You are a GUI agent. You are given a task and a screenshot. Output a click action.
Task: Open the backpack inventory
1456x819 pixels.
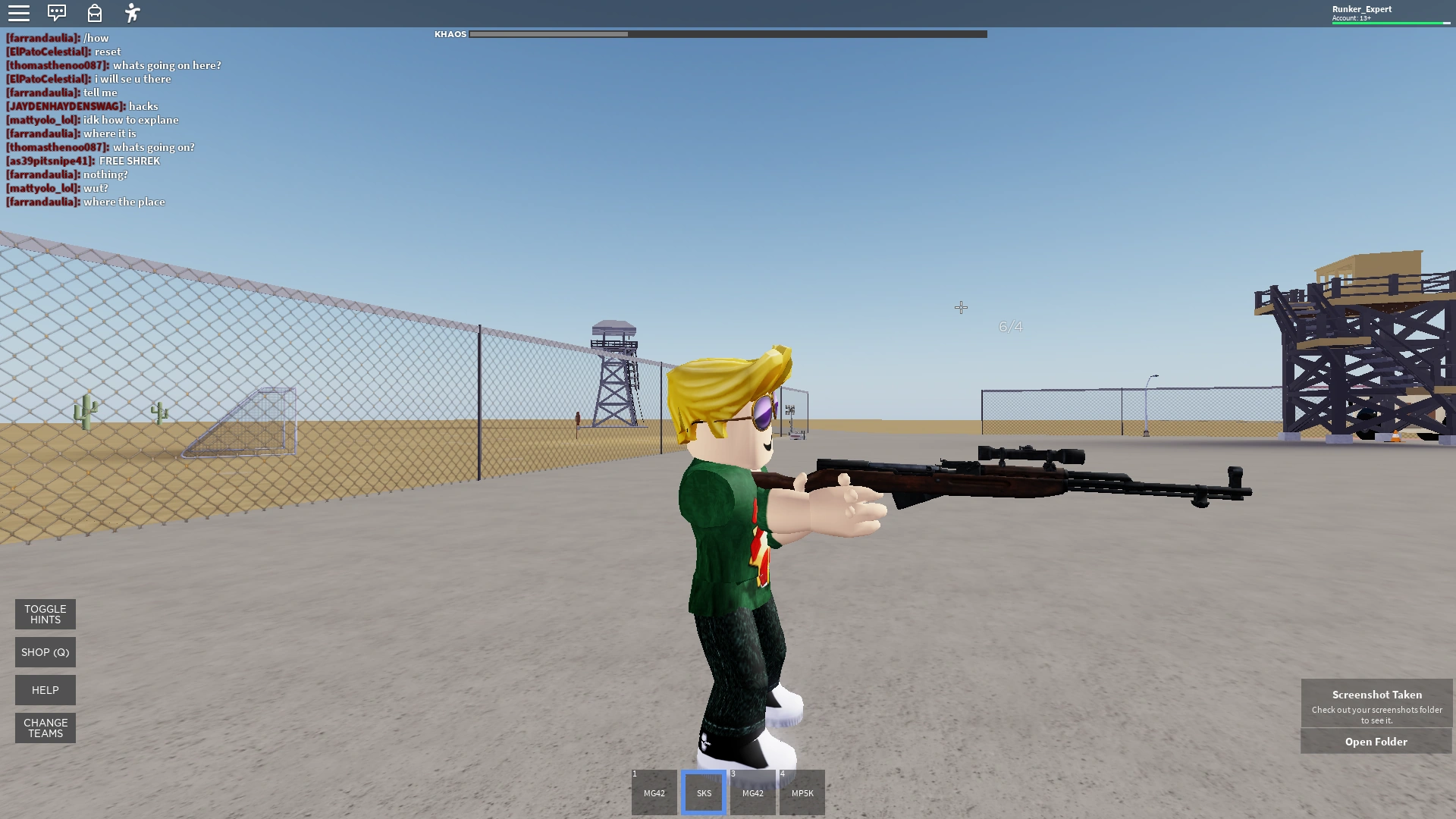click(94, 12)
